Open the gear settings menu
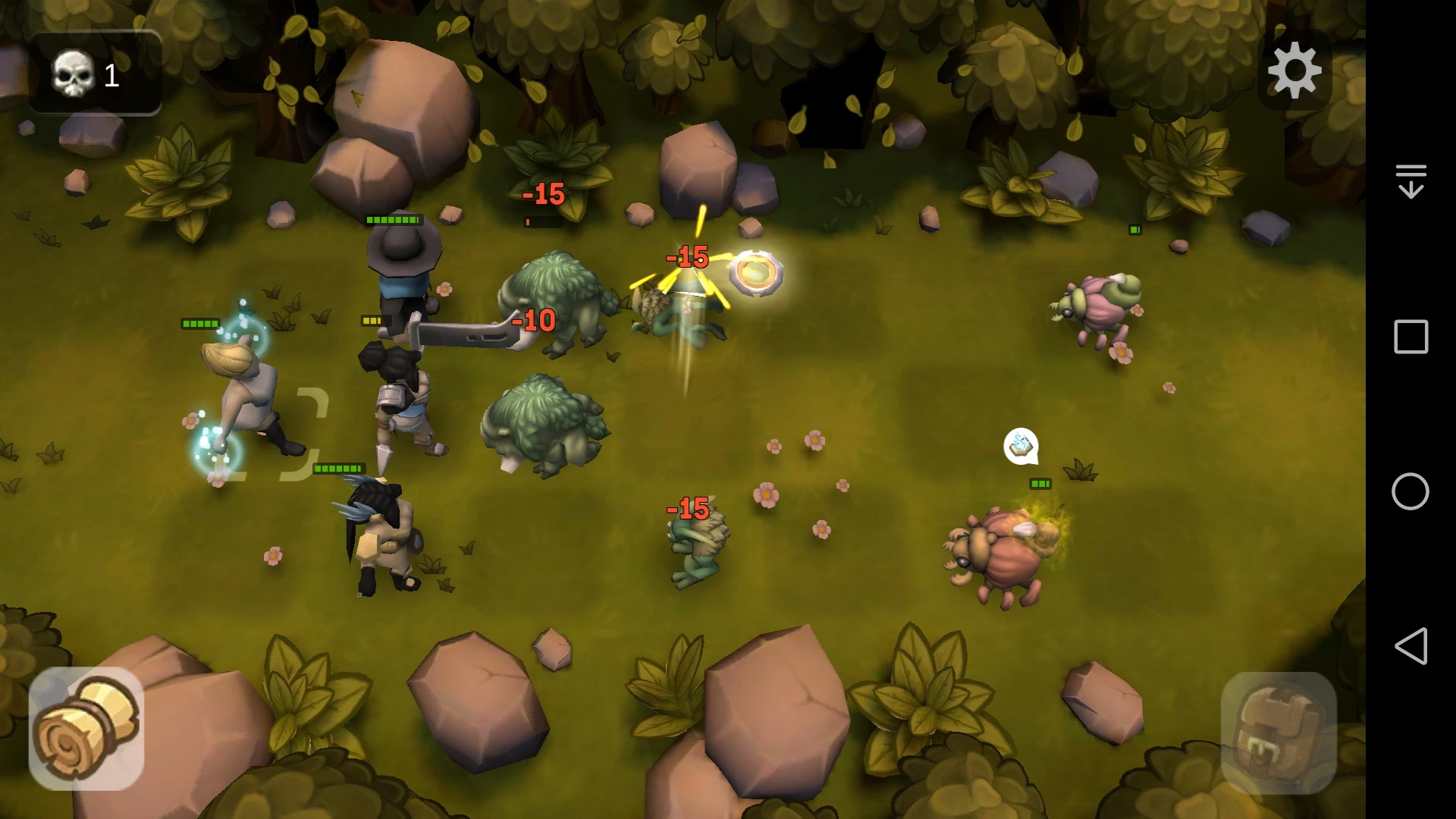 (1294, 71)
